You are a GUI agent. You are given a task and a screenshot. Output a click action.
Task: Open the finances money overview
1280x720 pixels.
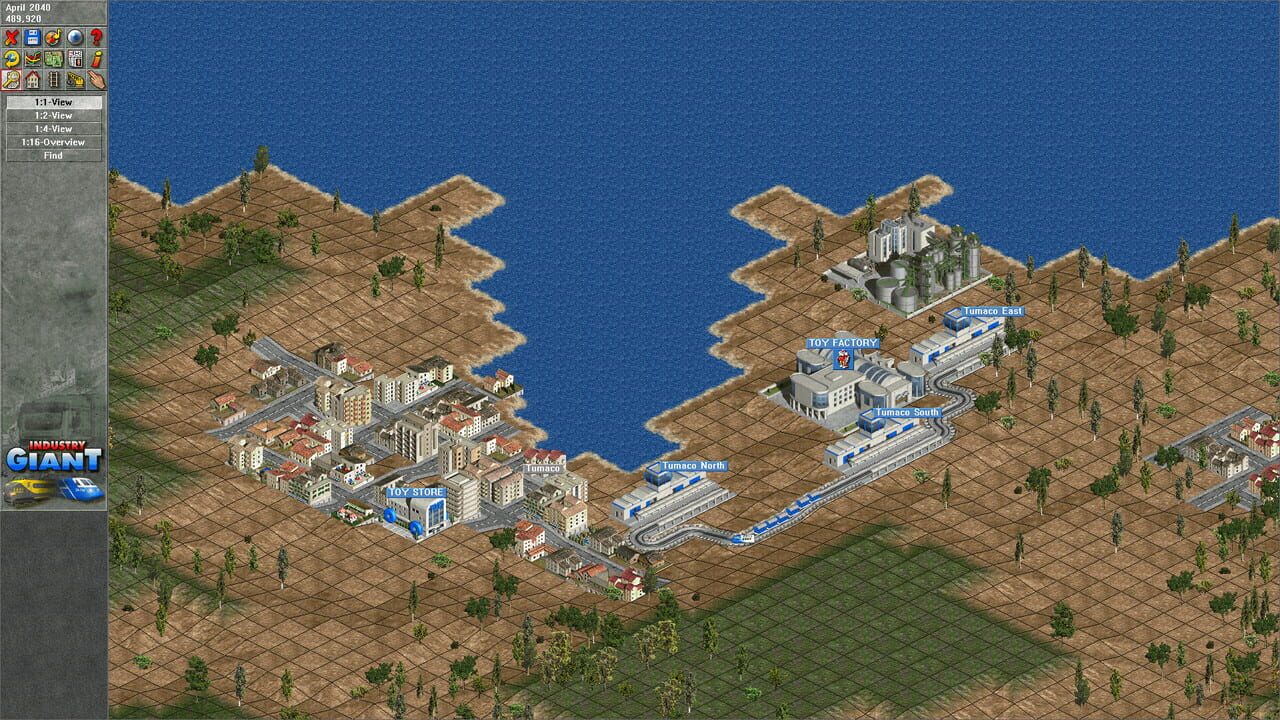[x=54, y=58]
